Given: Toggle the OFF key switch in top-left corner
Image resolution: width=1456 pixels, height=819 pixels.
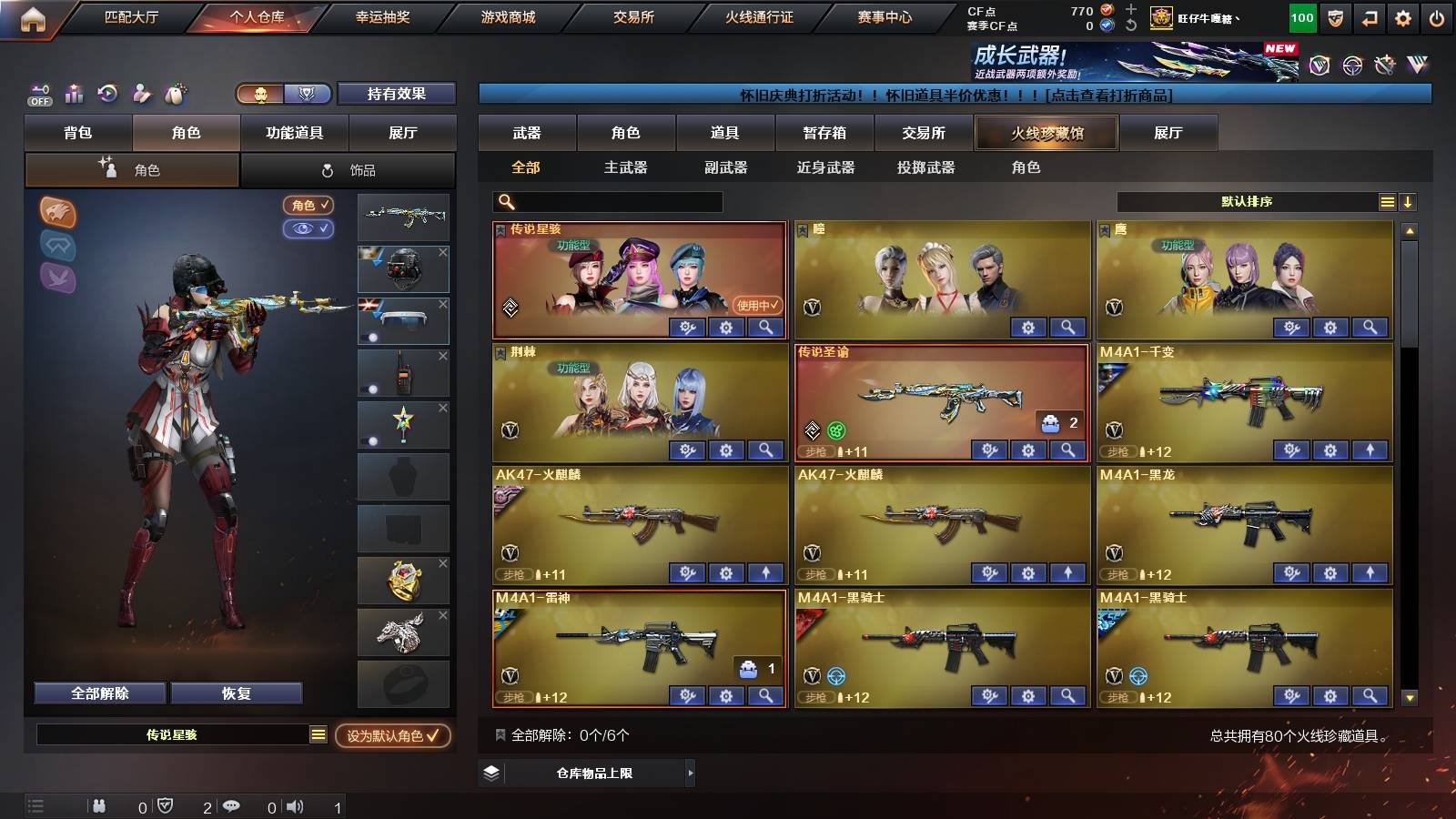Looking at the screenshot, I should [x=38, y=93].
